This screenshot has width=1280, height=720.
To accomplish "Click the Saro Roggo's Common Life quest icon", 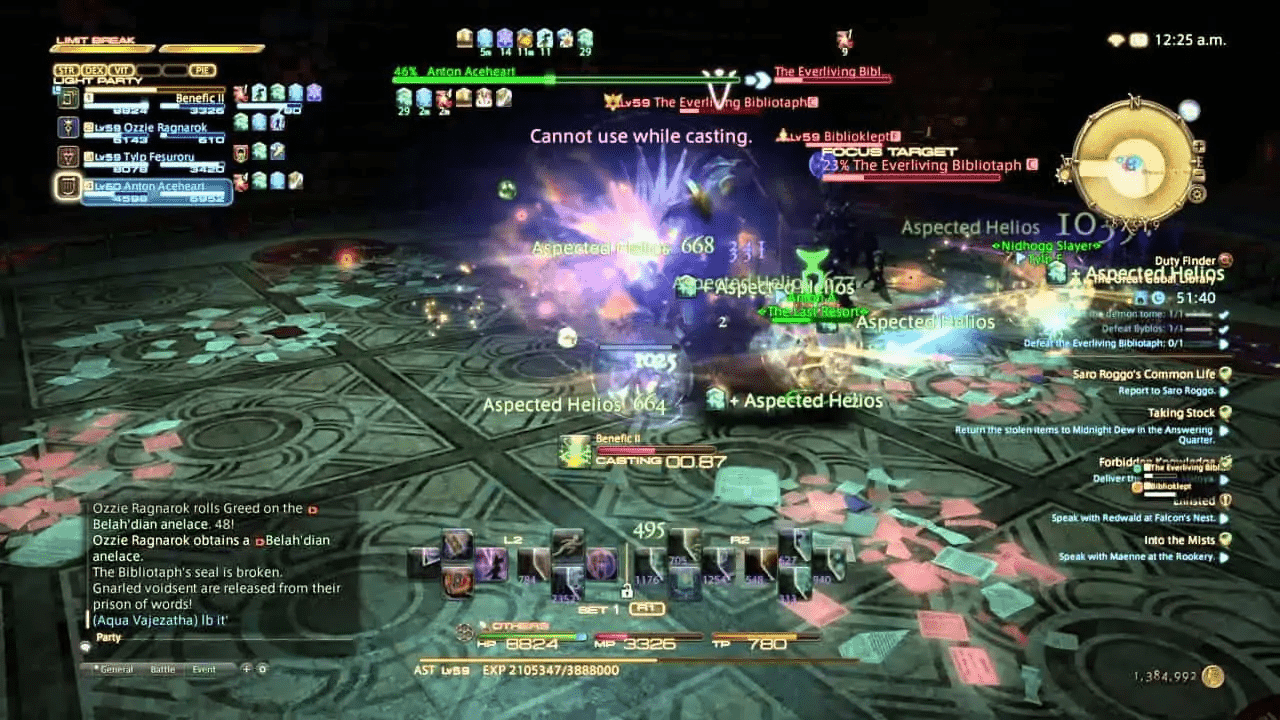I will 1227,374.
